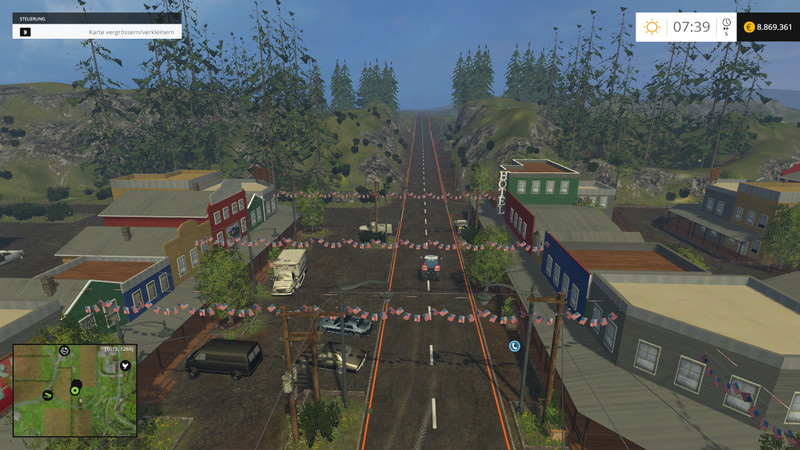Open the minimap overview

[x=73, y=390]
